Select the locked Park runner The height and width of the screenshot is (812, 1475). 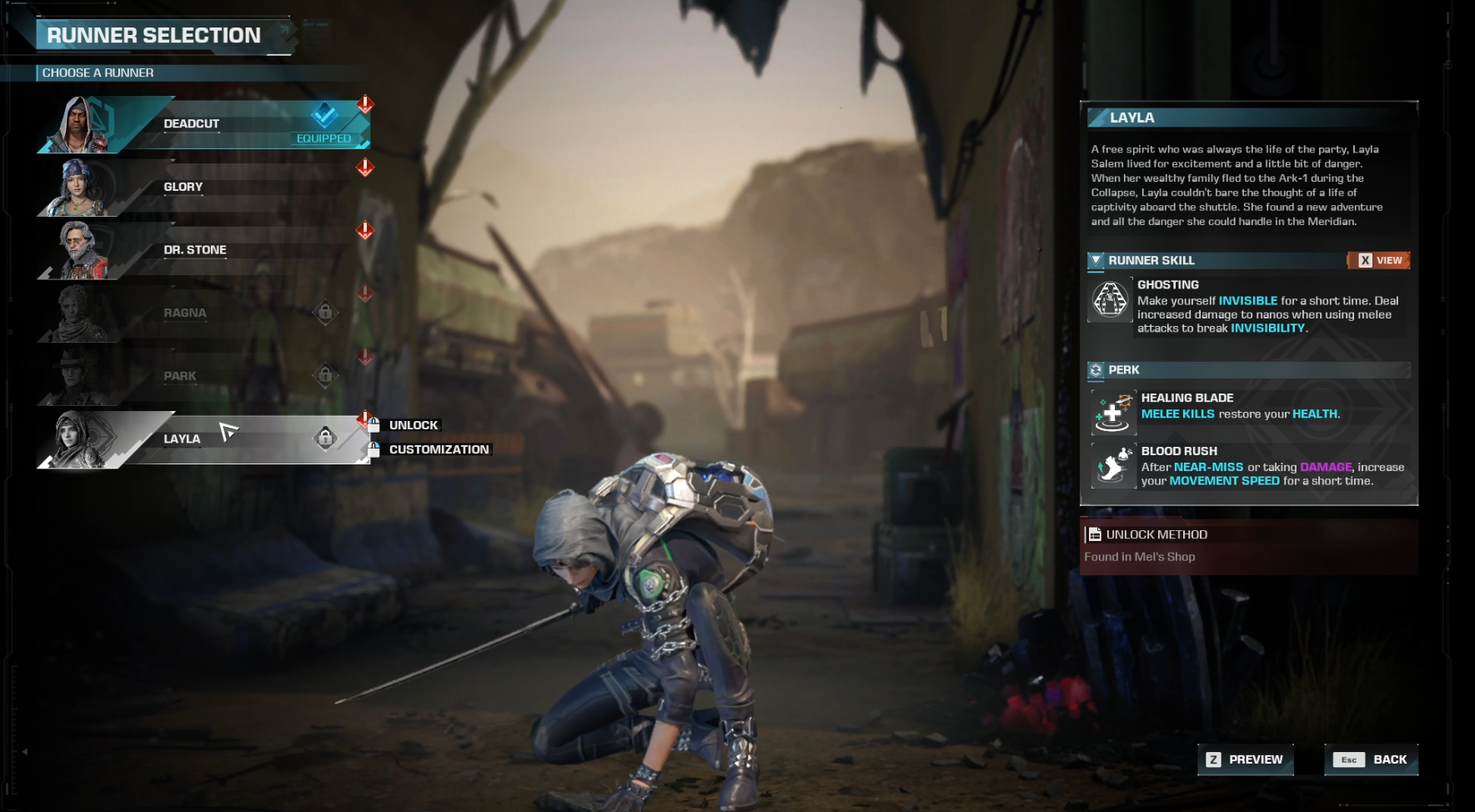click(200, 376)
